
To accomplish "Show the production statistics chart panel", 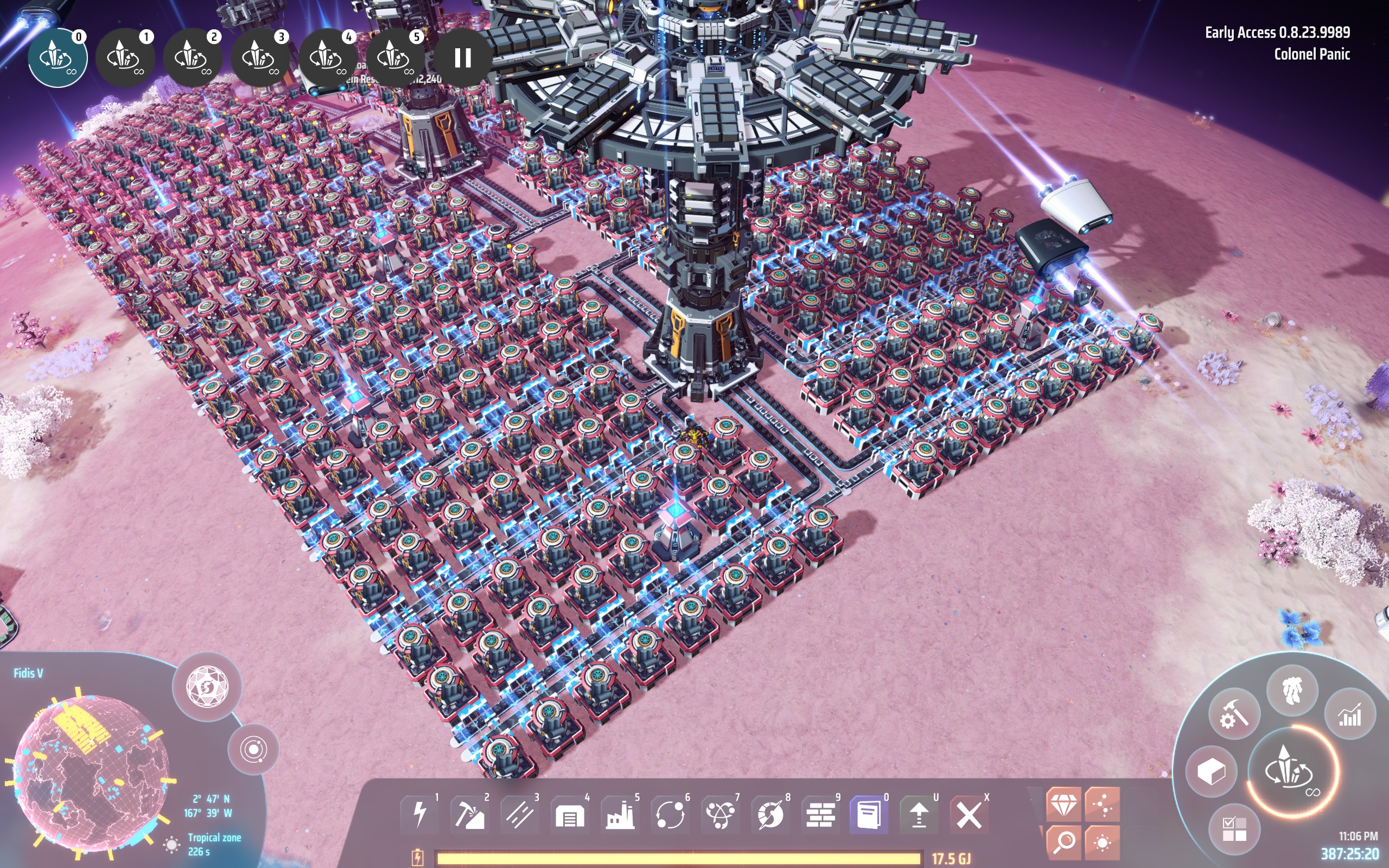I will pyautogui.click(x=1349, y=714).
